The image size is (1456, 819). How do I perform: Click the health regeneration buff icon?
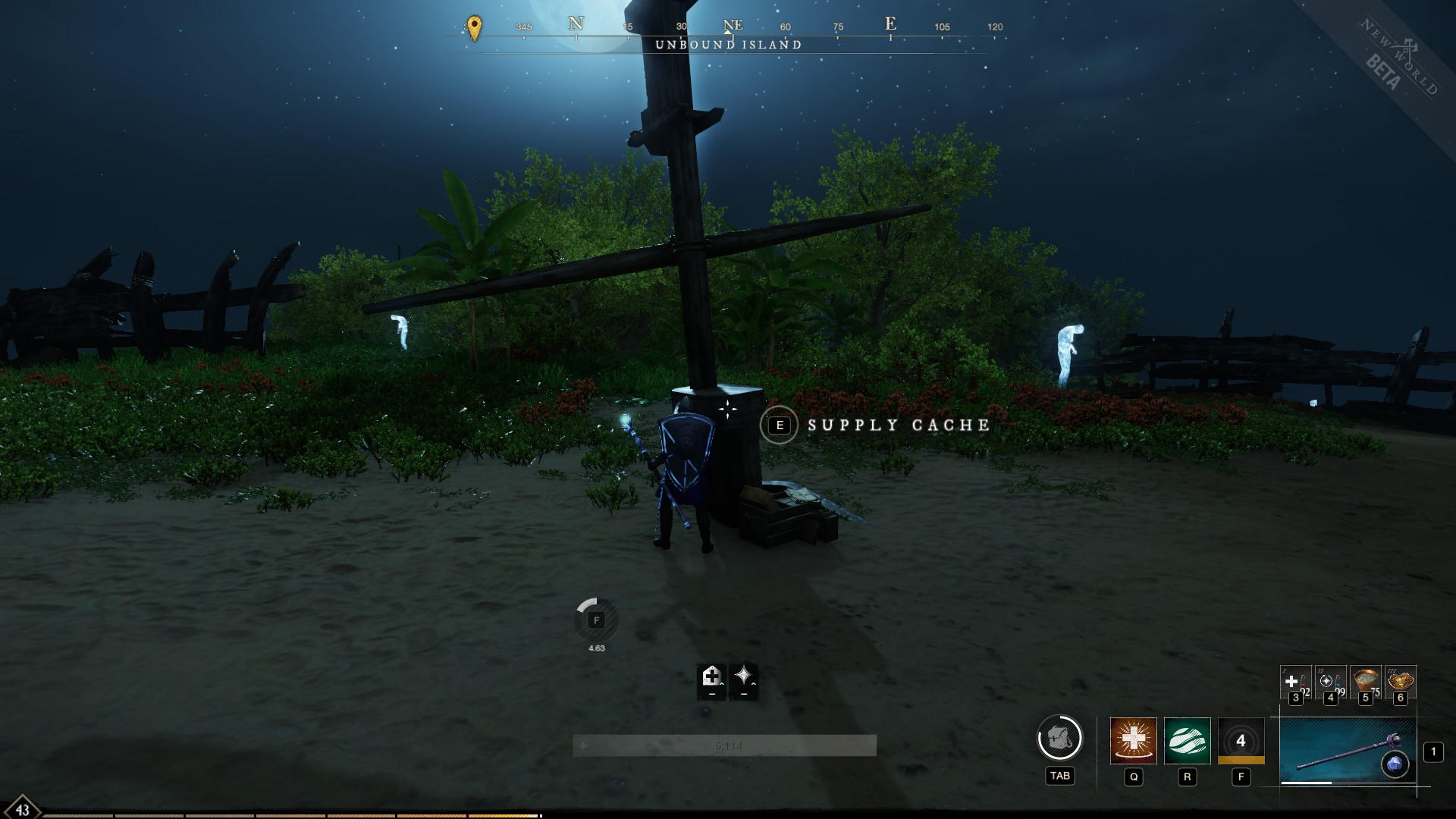710,677
